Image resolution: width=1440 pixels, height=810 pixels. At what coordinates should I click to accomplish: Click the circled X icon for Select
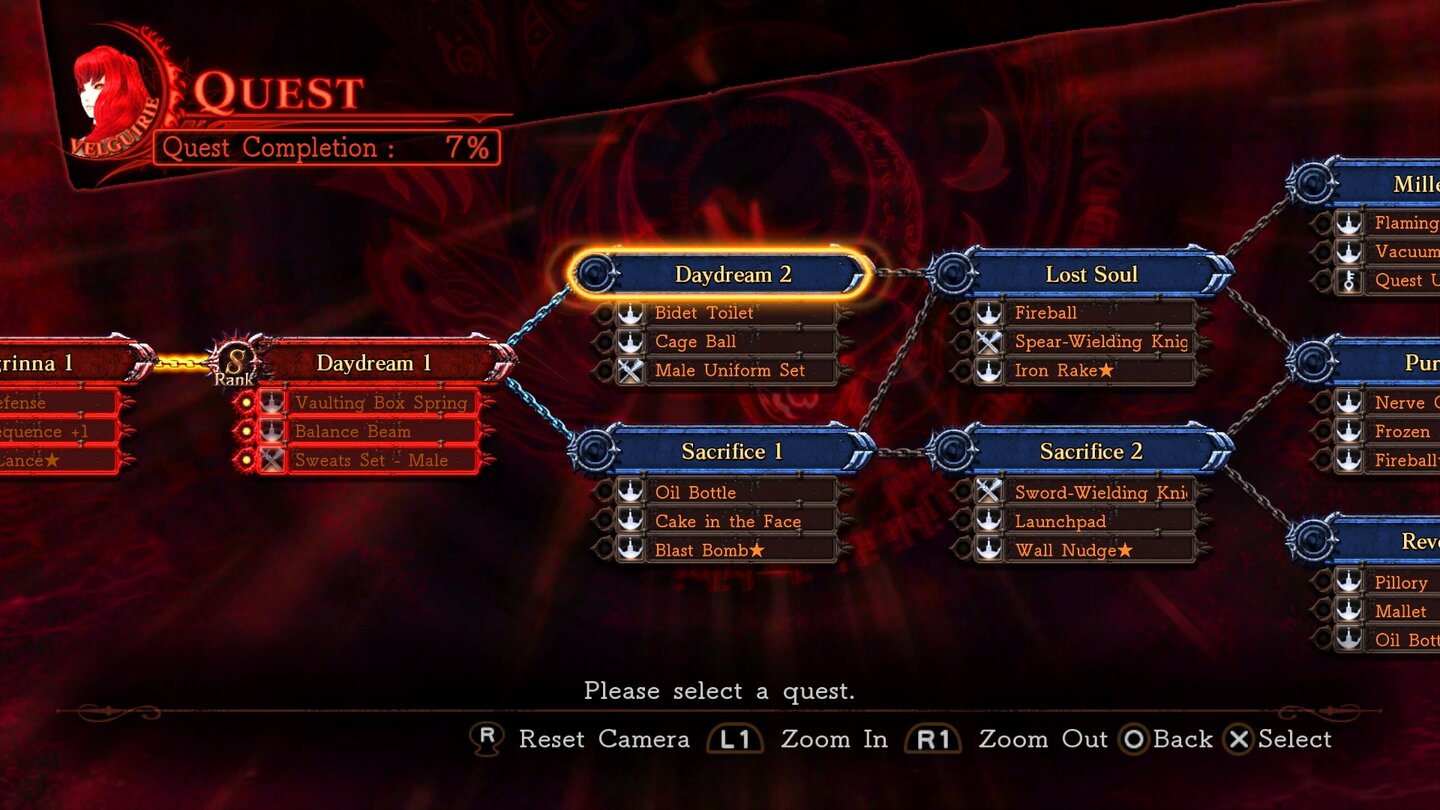pos(1240,739)
